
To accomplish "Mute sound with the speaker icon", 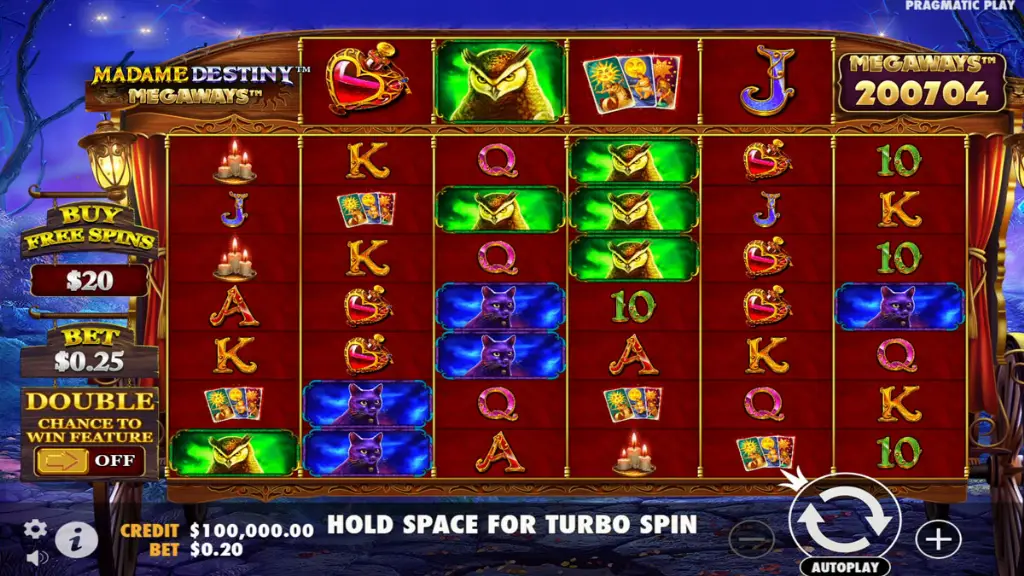I will click(35, 557).
